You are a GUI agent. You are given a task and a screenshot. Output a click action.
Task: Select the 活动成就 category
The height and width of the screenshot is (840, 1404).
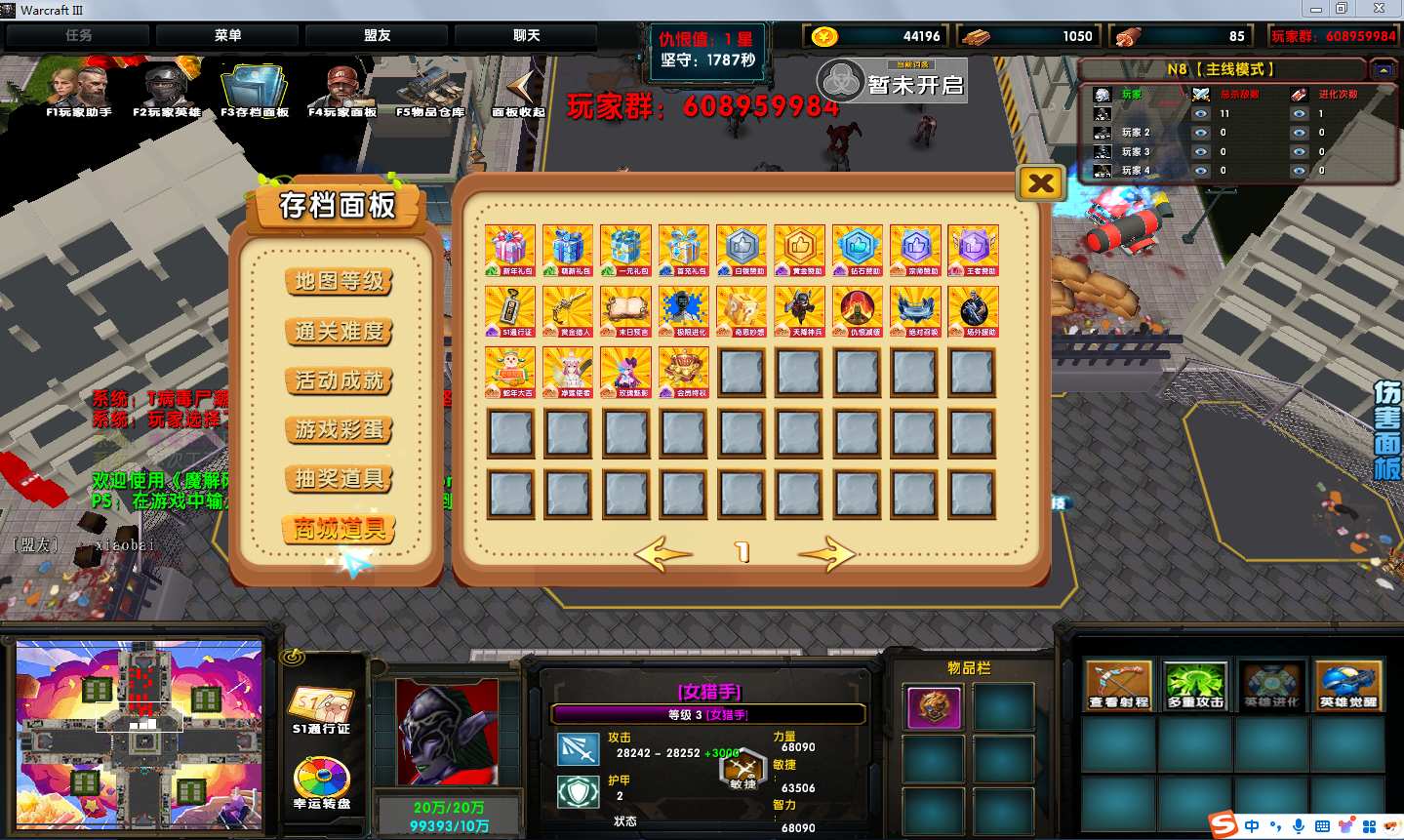[x=340, y=380]
